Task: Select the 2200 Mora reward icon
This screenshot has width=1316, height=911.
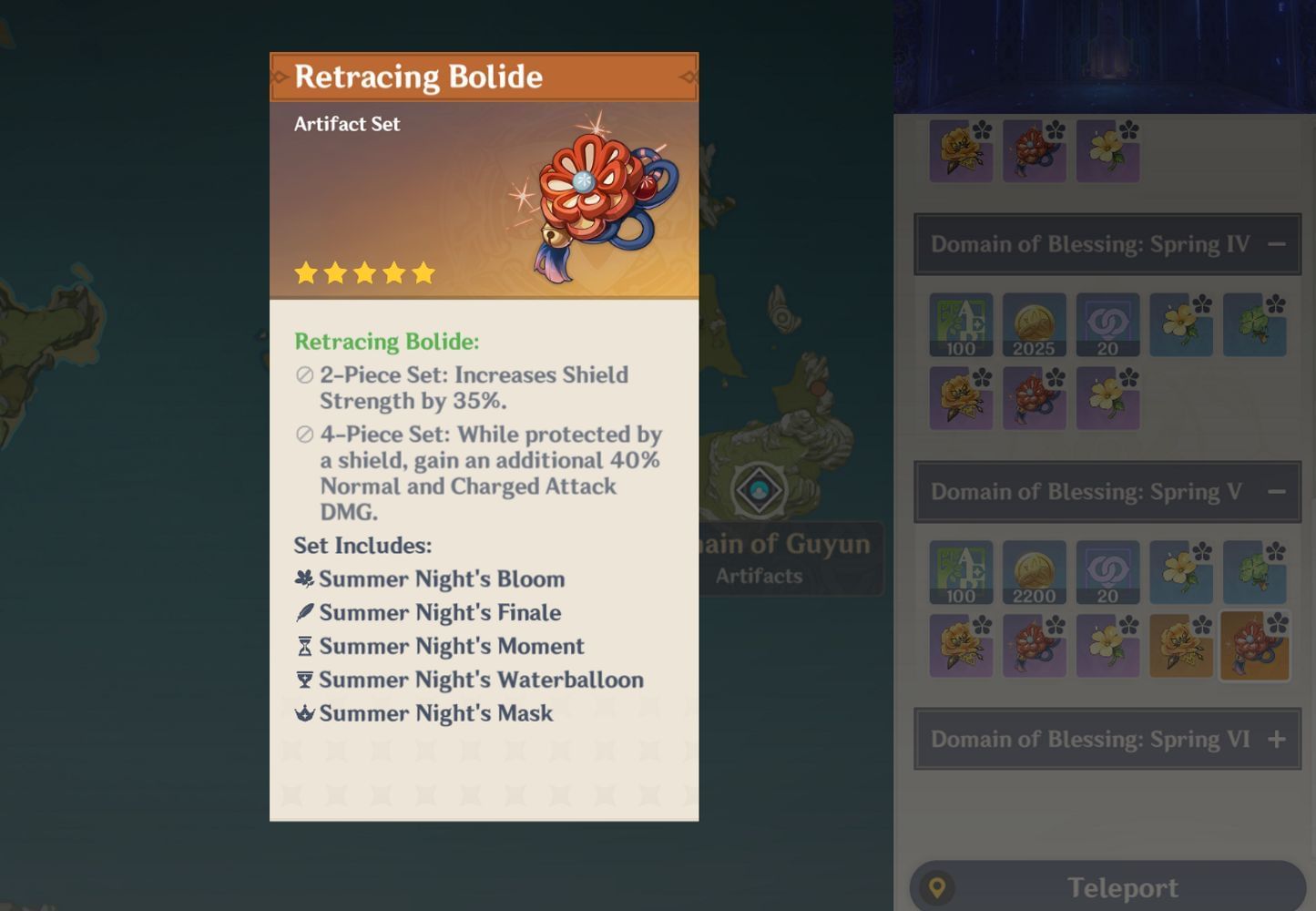Action: click(1034, 572)
